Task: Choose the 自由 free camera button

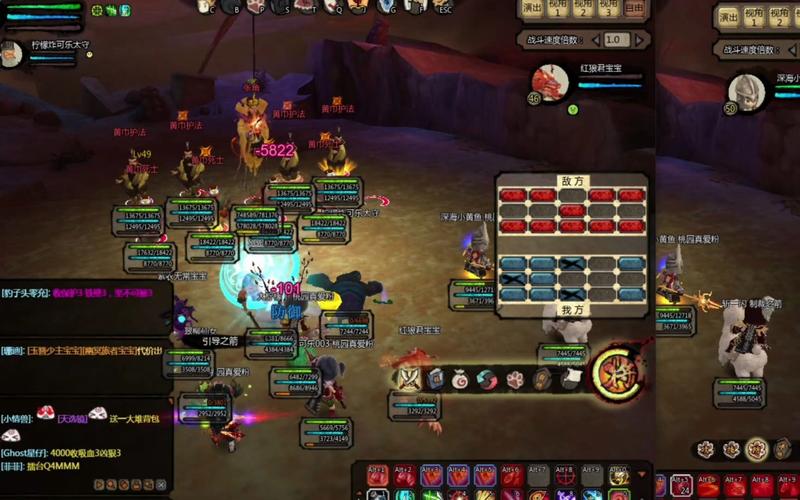Action: [634, 9]
